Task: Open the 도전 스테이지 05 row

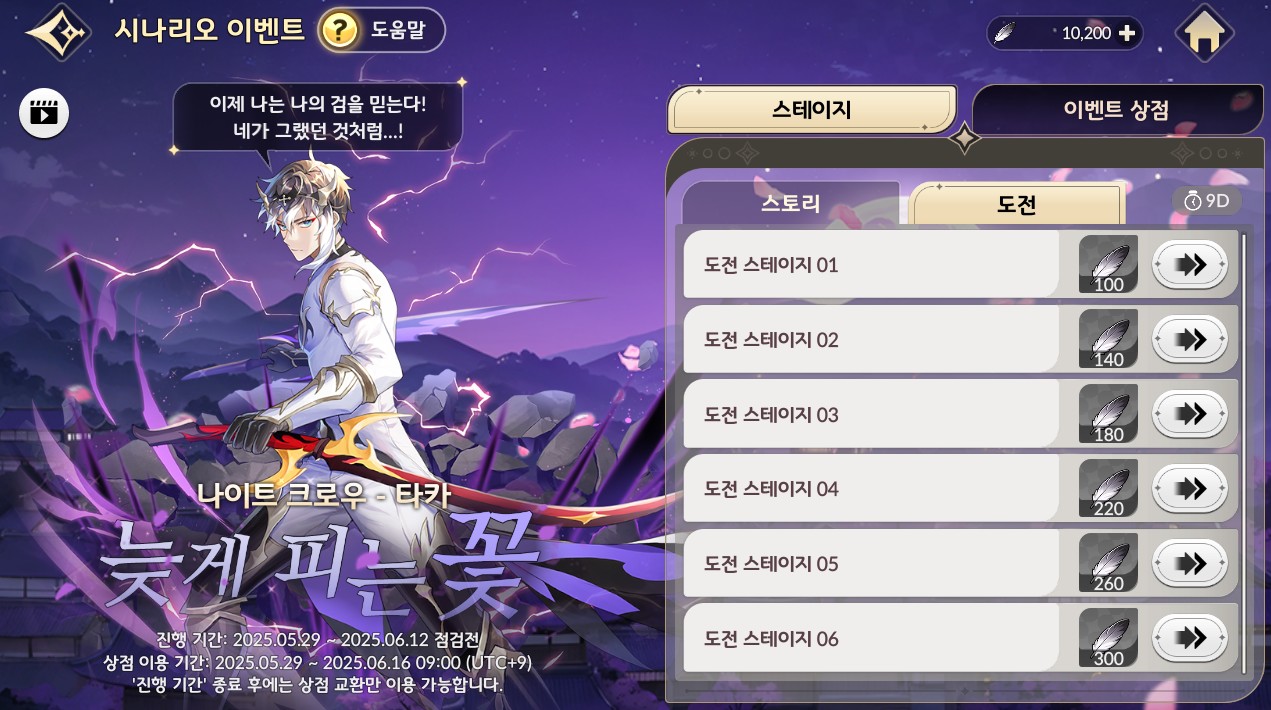Action: tap(870, 564)
